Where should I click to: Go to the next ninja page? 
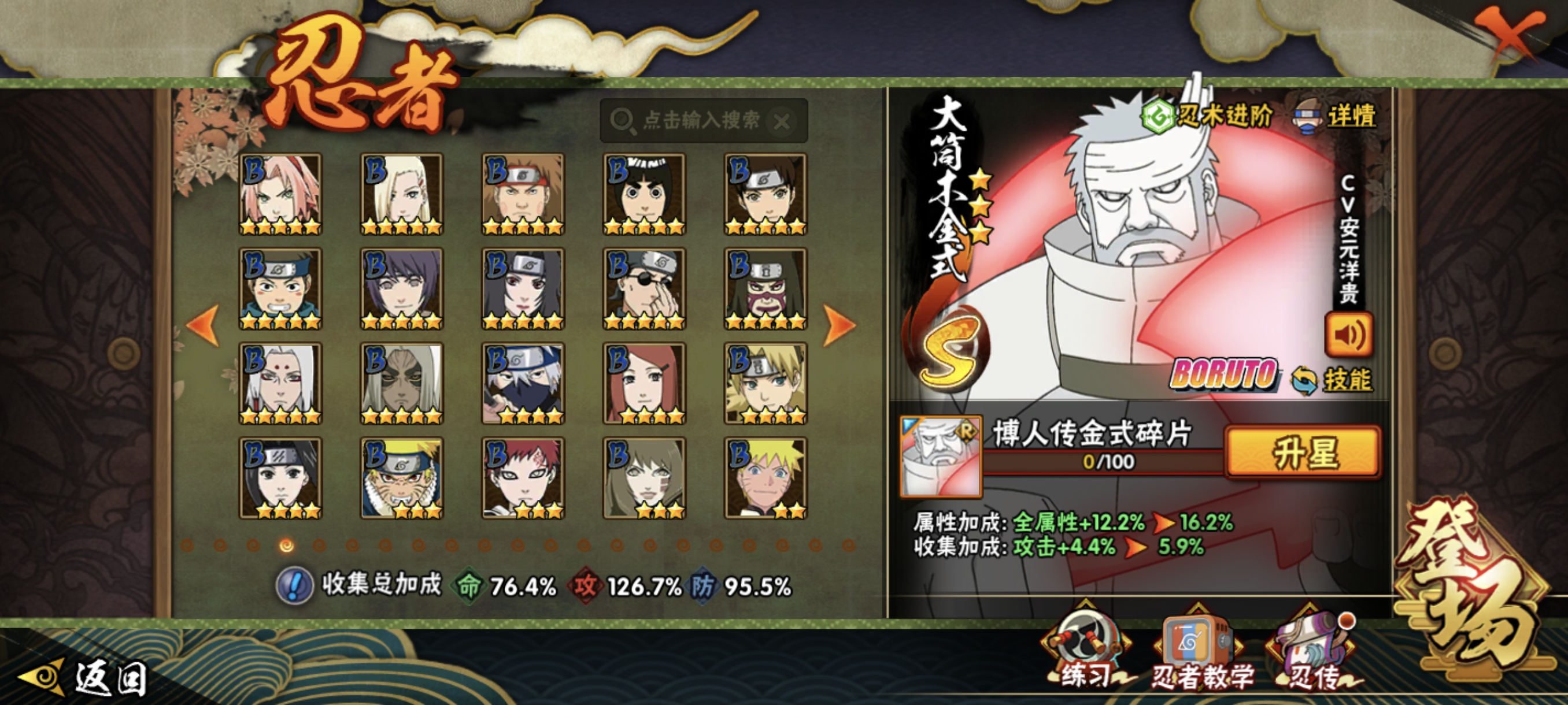(x=839, y=325)
